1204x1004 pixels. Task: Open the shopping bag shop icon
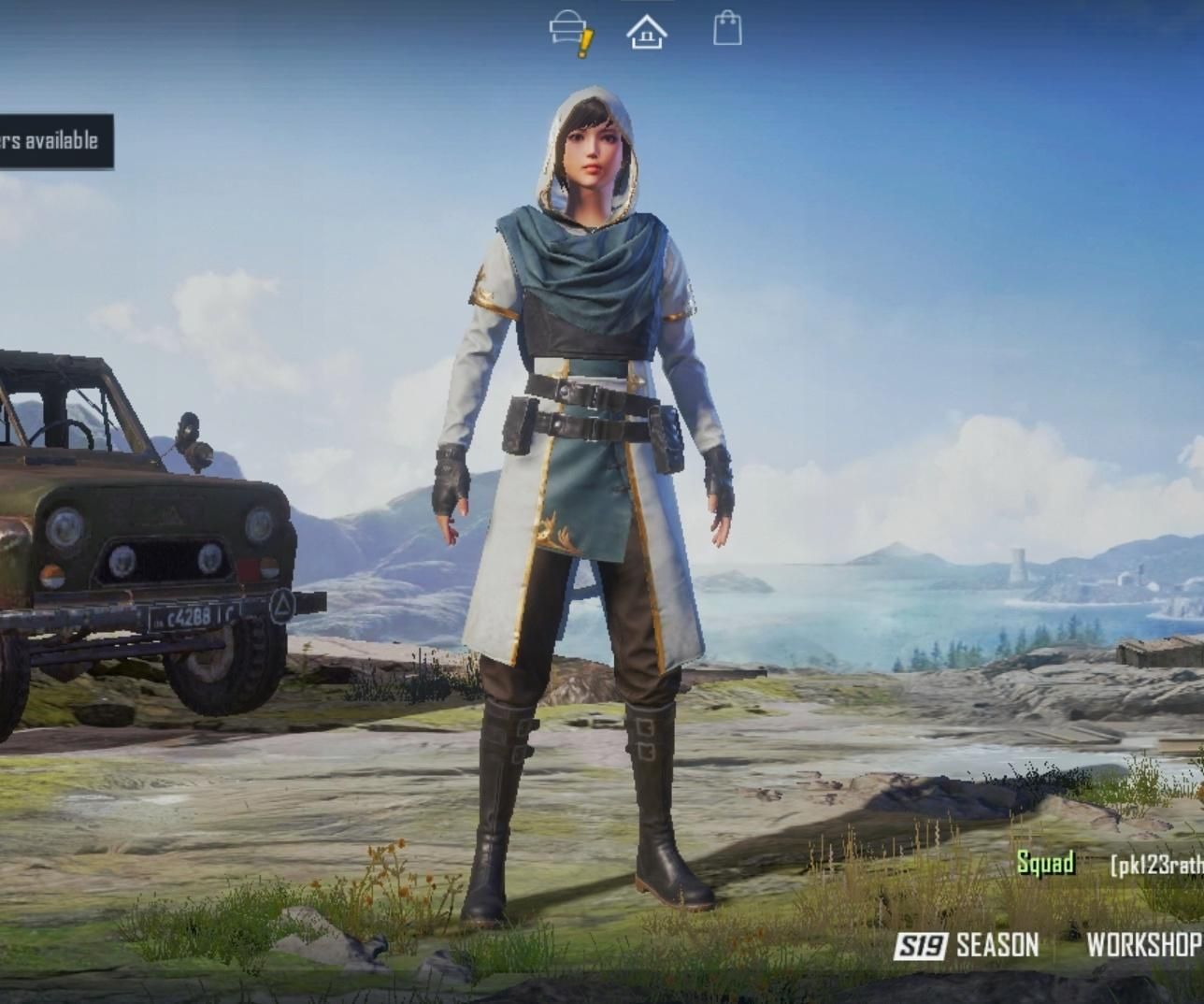click(727, 29)
